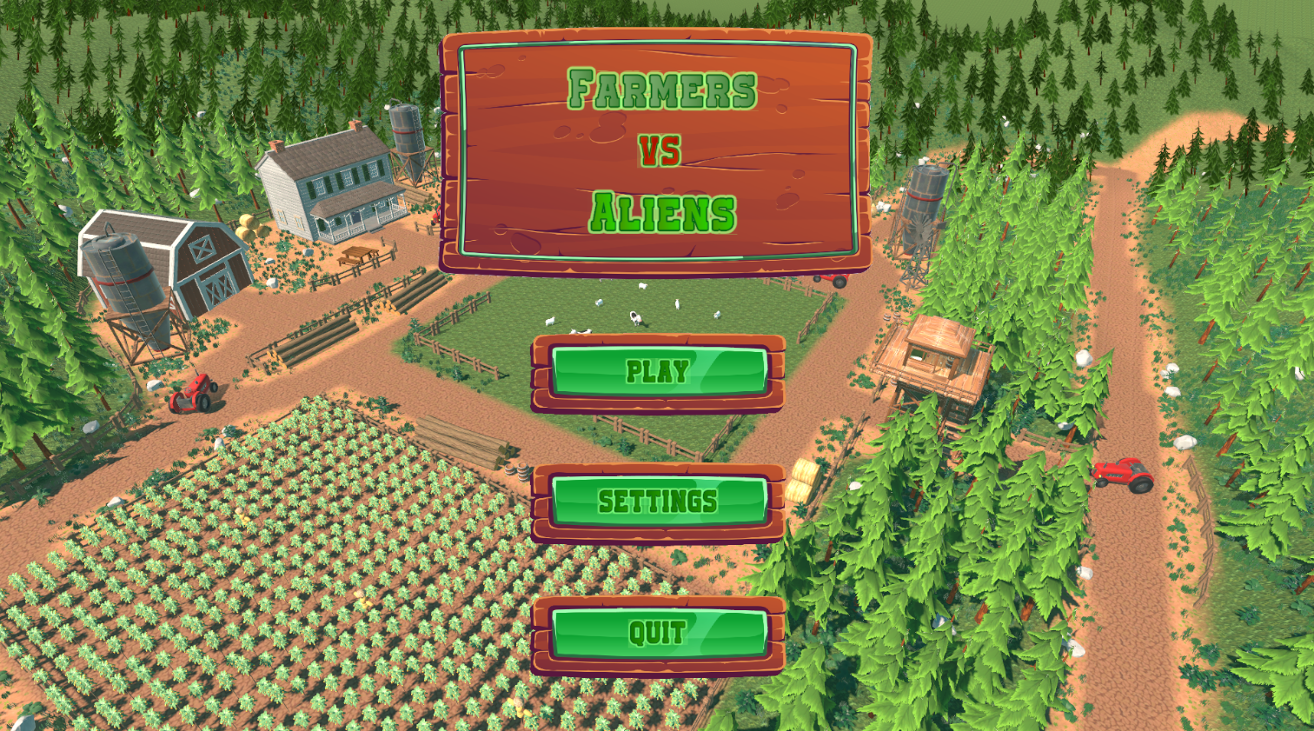Click the silo on the right hillside
The image size is (1314, 731).
[925, 200]
